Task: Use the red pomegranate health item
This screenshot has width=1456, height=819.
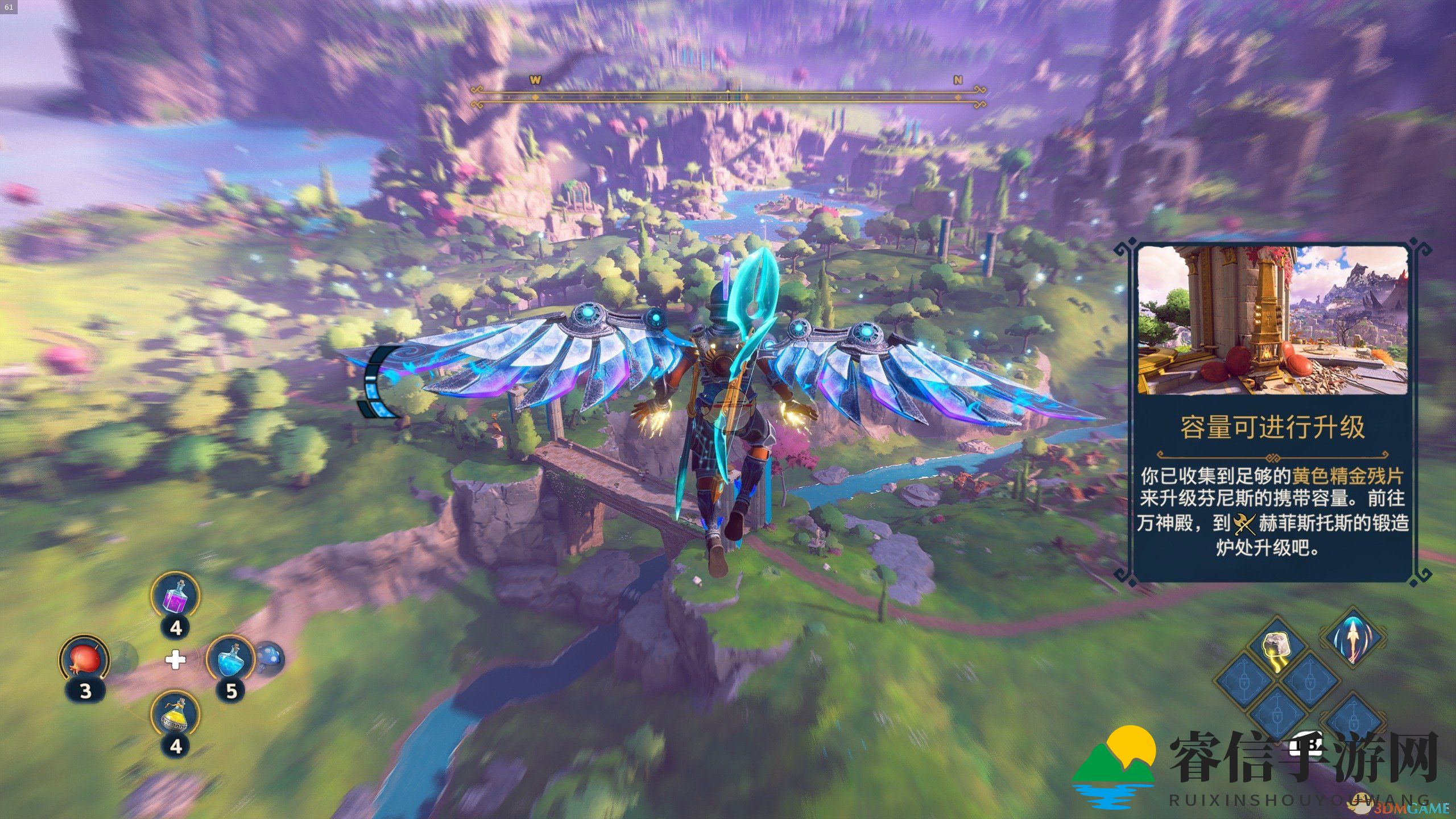Action: pos(84,661)
